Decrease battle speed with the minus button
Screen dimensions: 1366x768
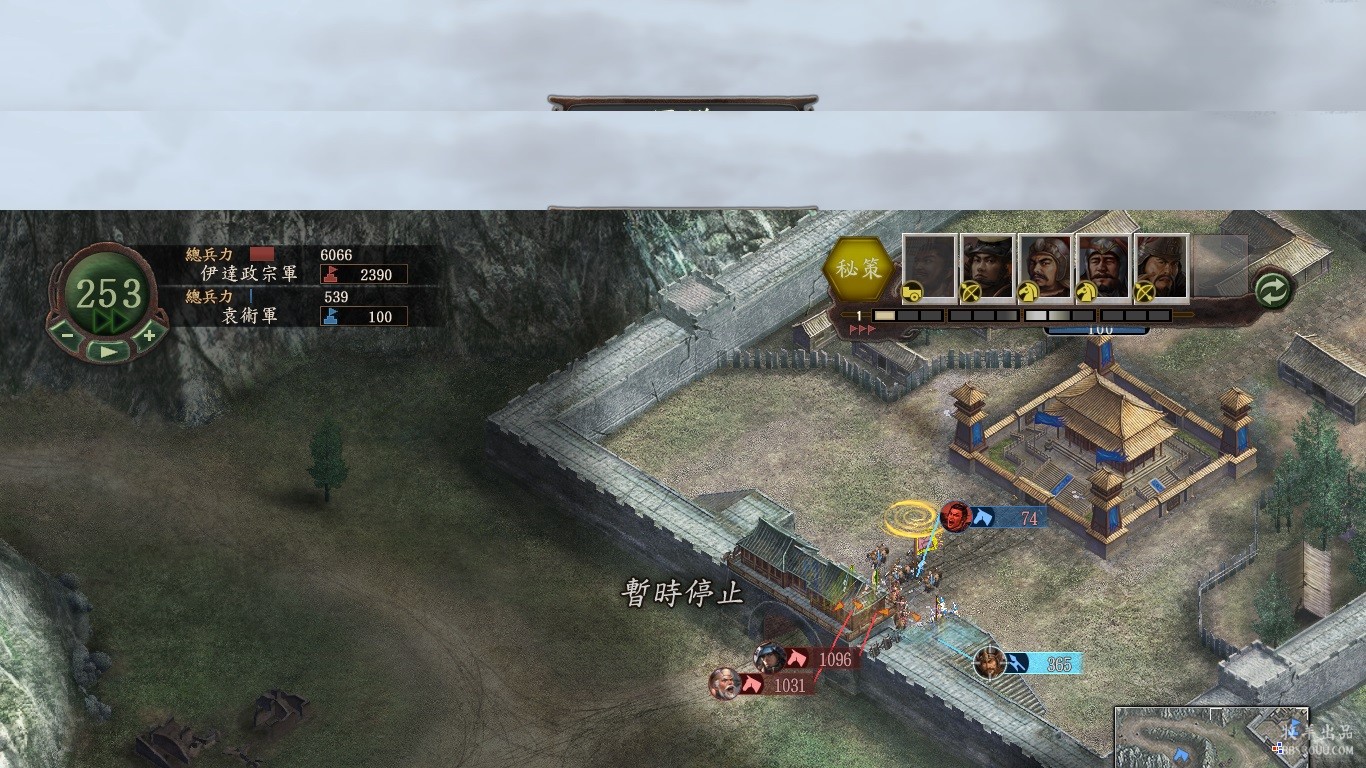[68, 334]
